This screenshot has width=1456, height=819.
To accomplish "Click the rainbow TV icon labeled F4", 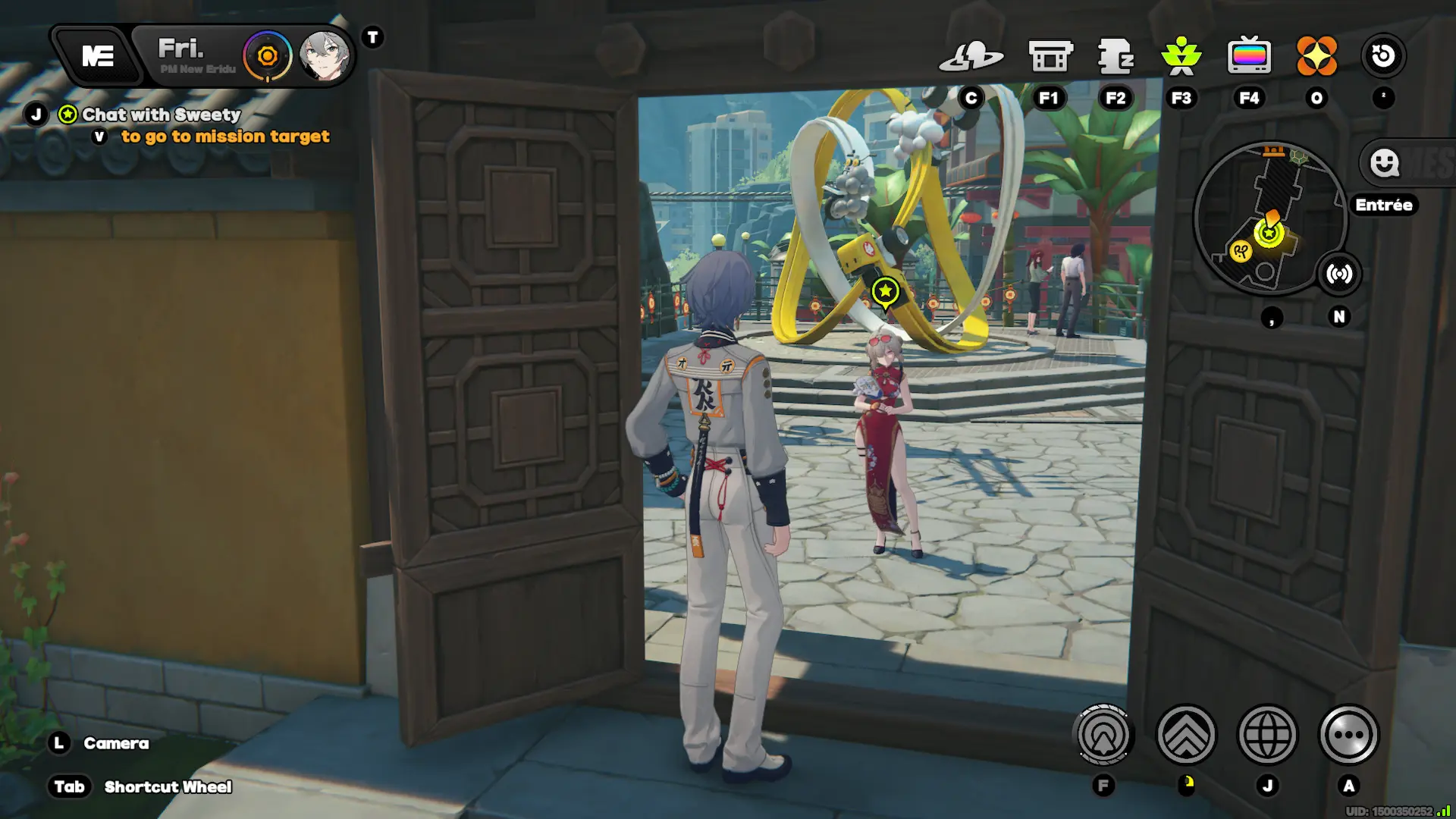I will (x=1250, y=55).
